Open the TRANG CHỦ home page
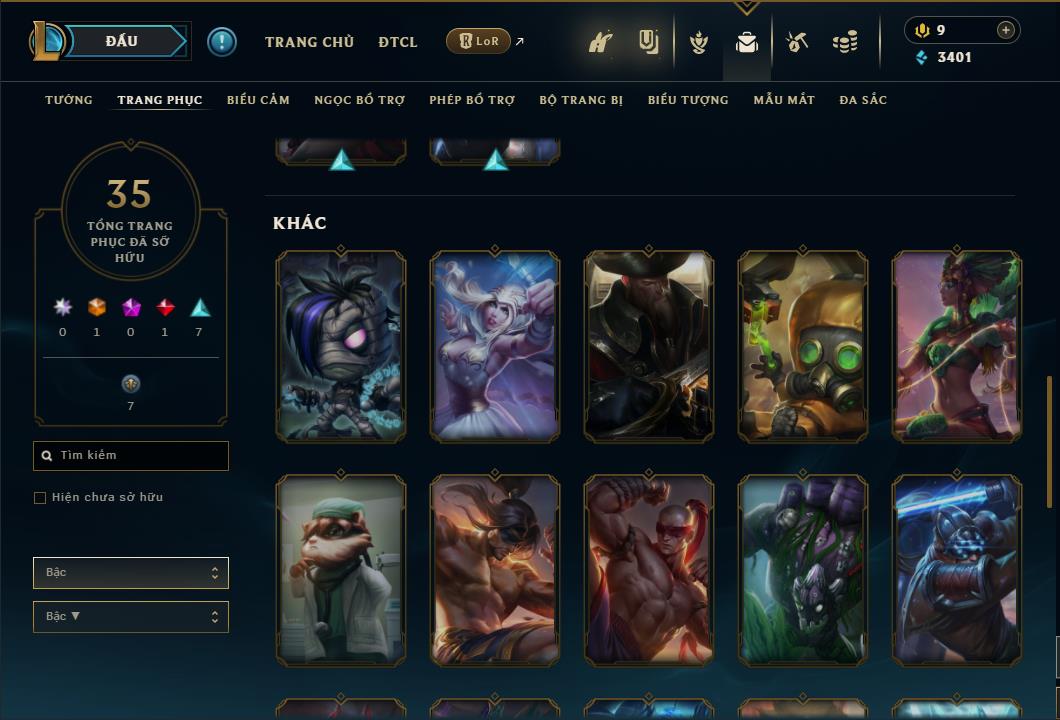 tap(309, 42)
